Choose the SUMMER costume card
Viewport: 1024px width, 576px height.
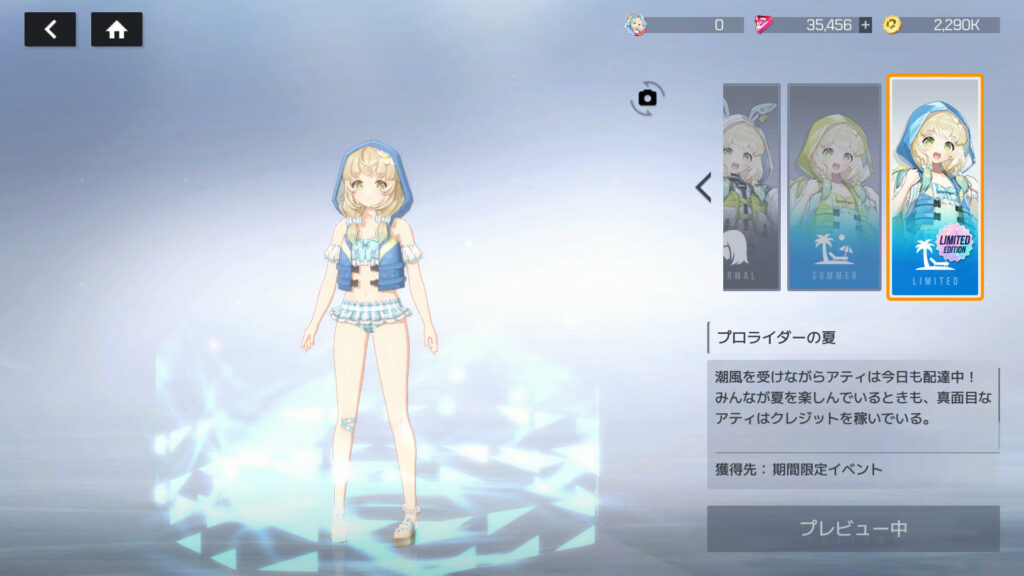click(833, 187)
